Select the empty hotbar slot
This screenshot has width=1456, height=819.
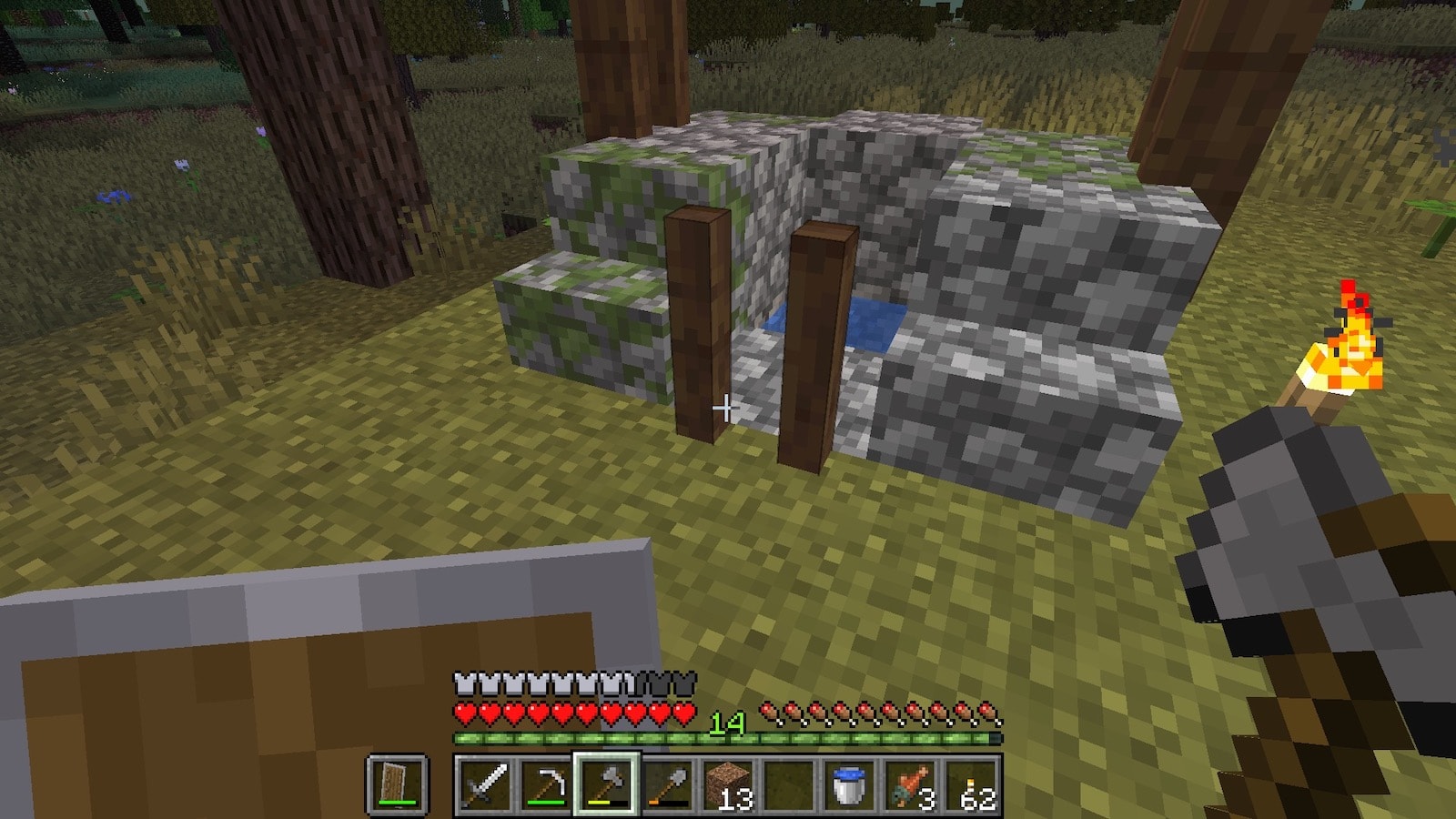tap(788, 784)
